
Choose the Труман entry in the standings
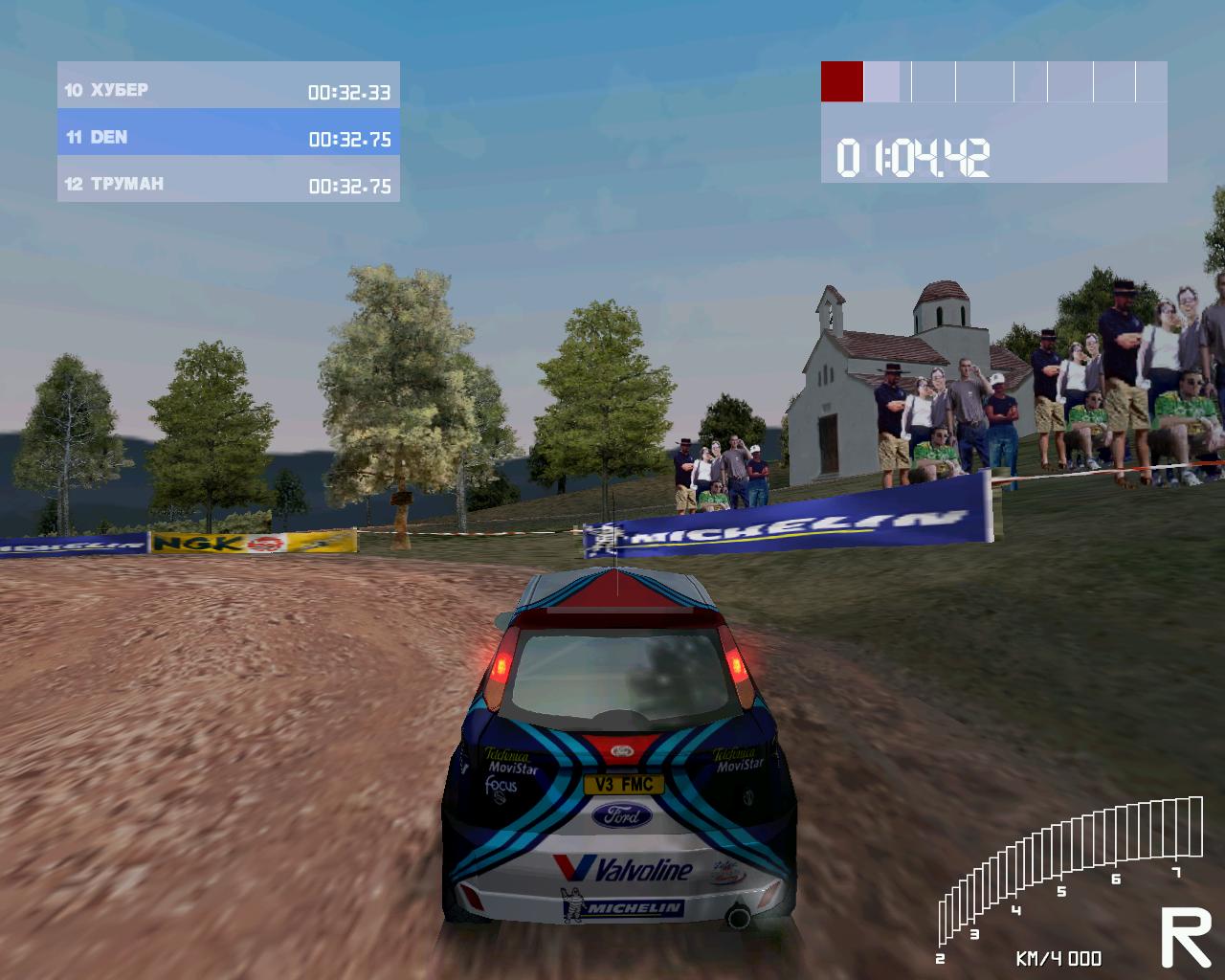point(228,184)
